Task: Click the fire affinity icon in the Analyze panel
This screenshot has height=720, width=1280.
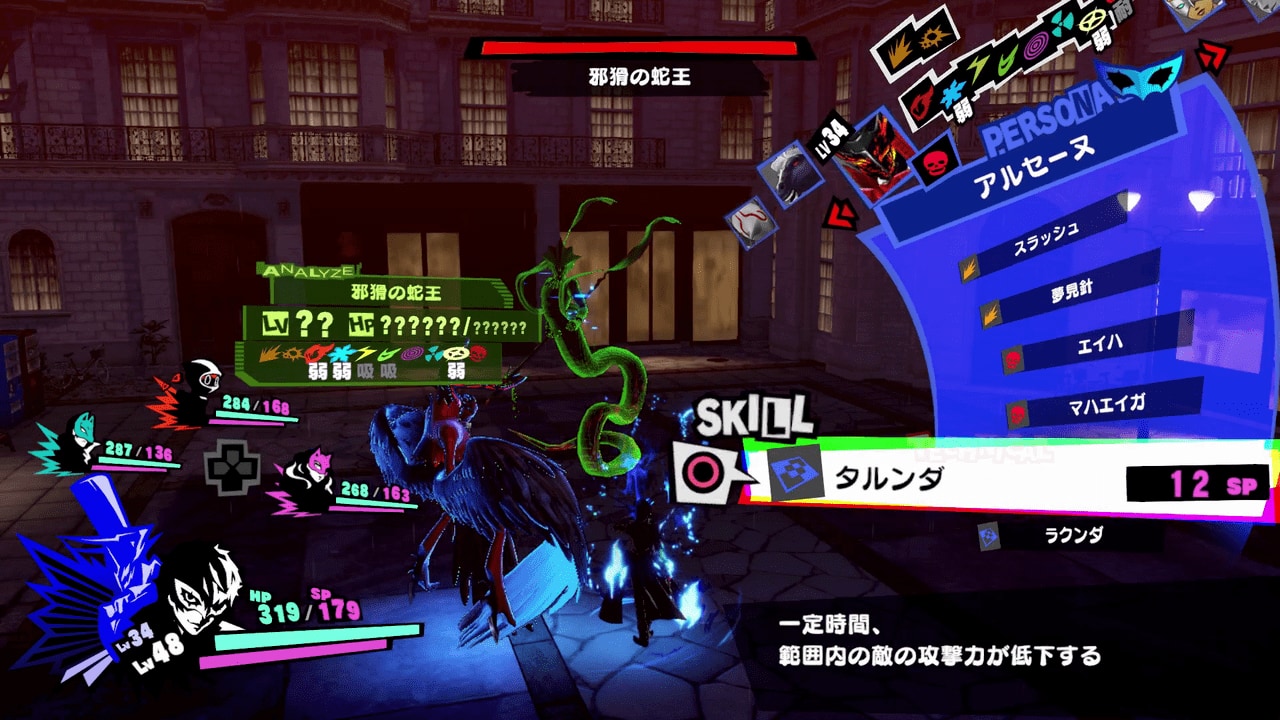Action: 319,354
